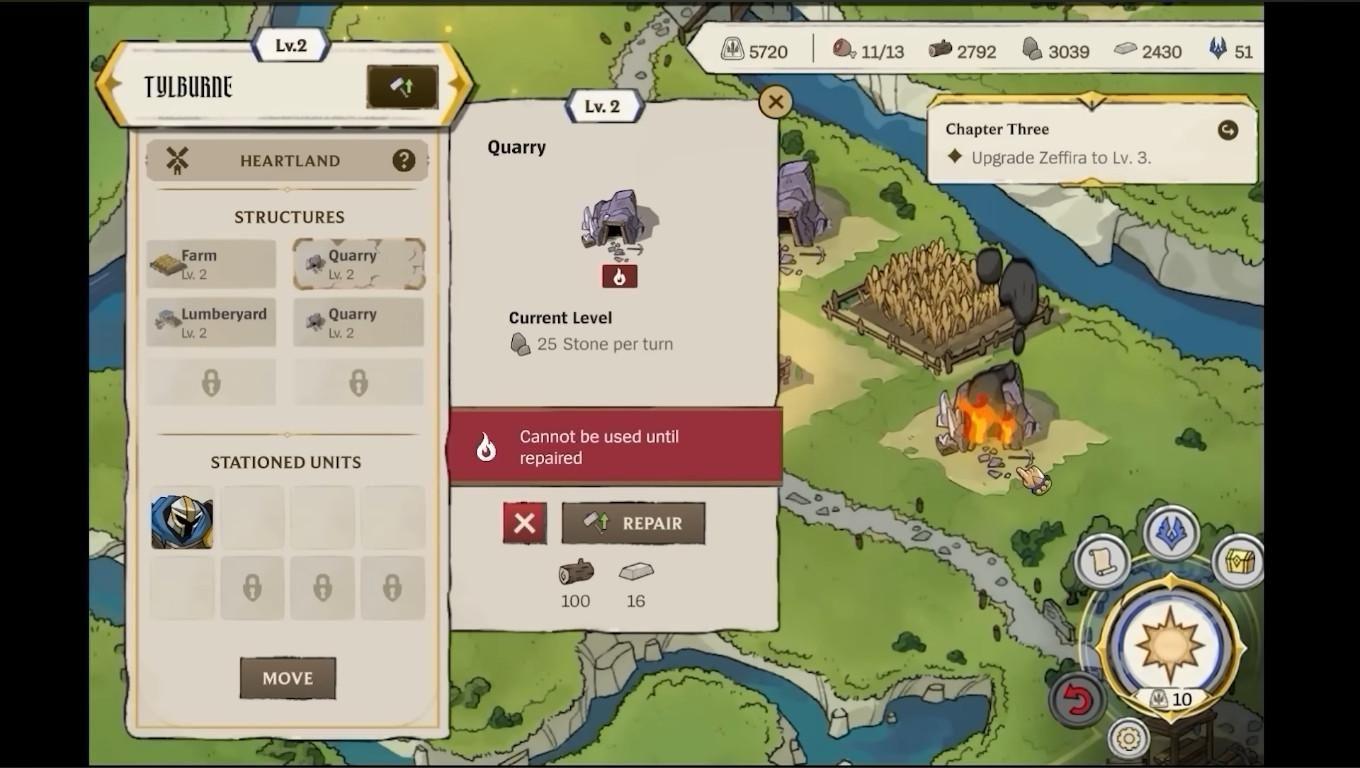The height and width of the screenshot is (768, 1360).
Task: Upgrade Tylburne with the hammer button
Action: [x=402, y=87]
